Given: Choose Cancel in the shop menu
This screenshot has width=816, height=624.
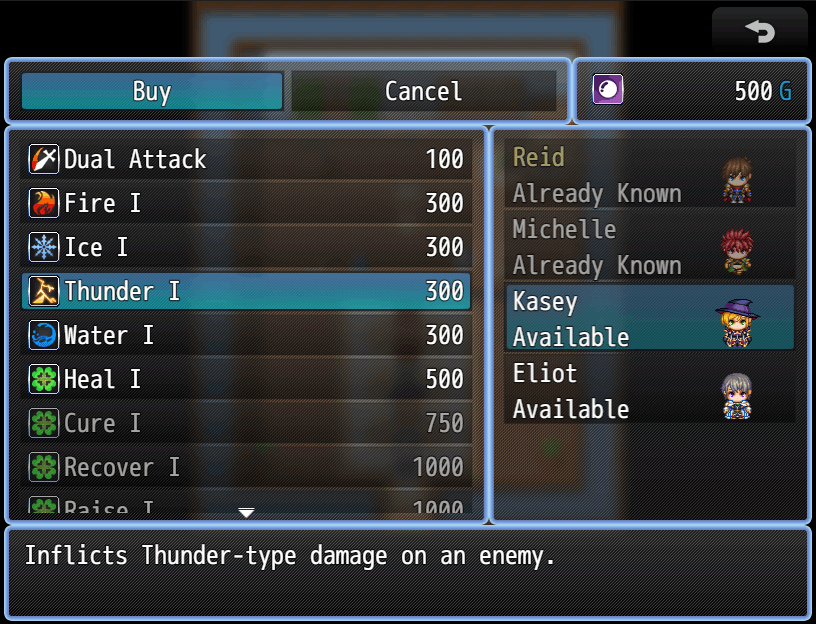Looking at the screenshot, I should (x=423, y=91).
